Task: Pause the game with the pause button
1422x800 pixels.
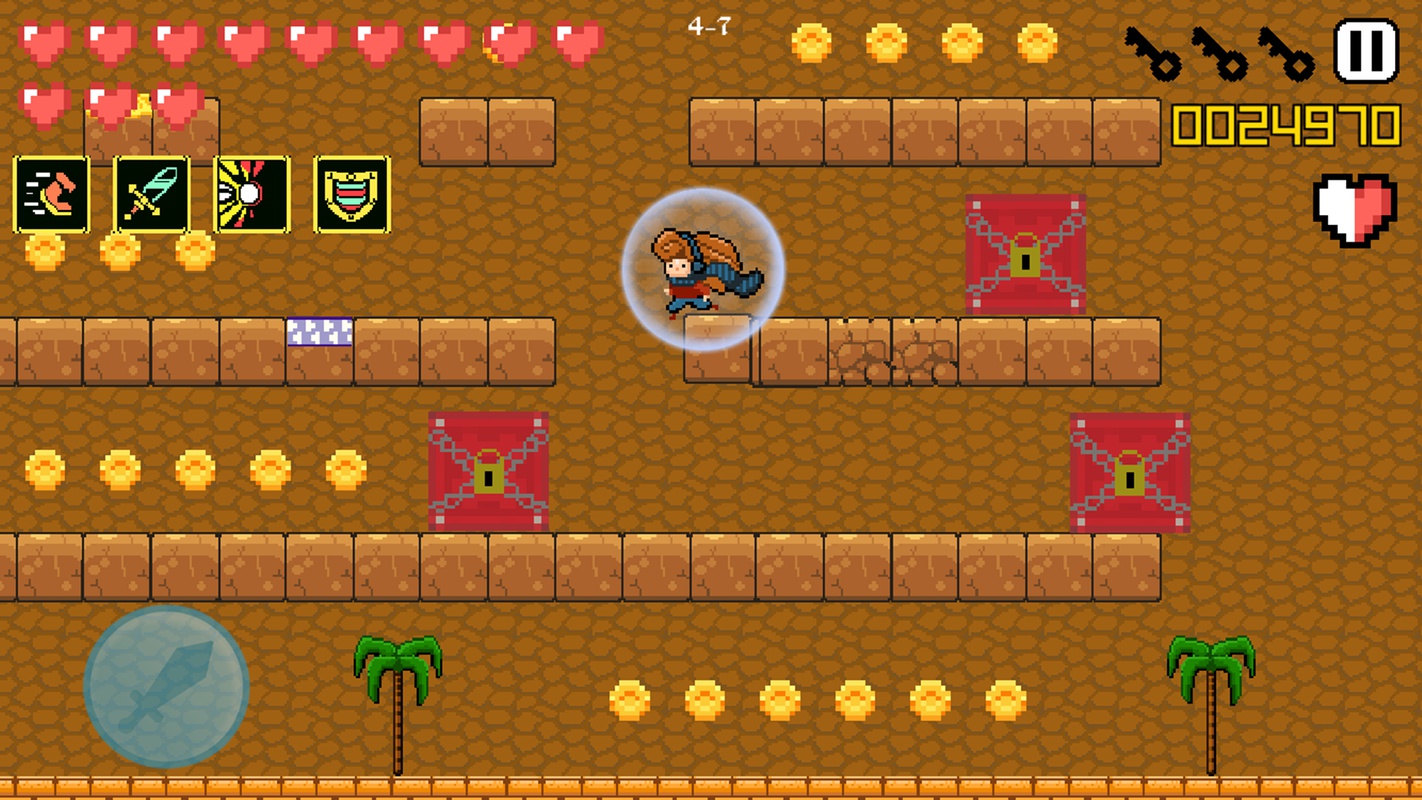Action: coord(1366,51)
